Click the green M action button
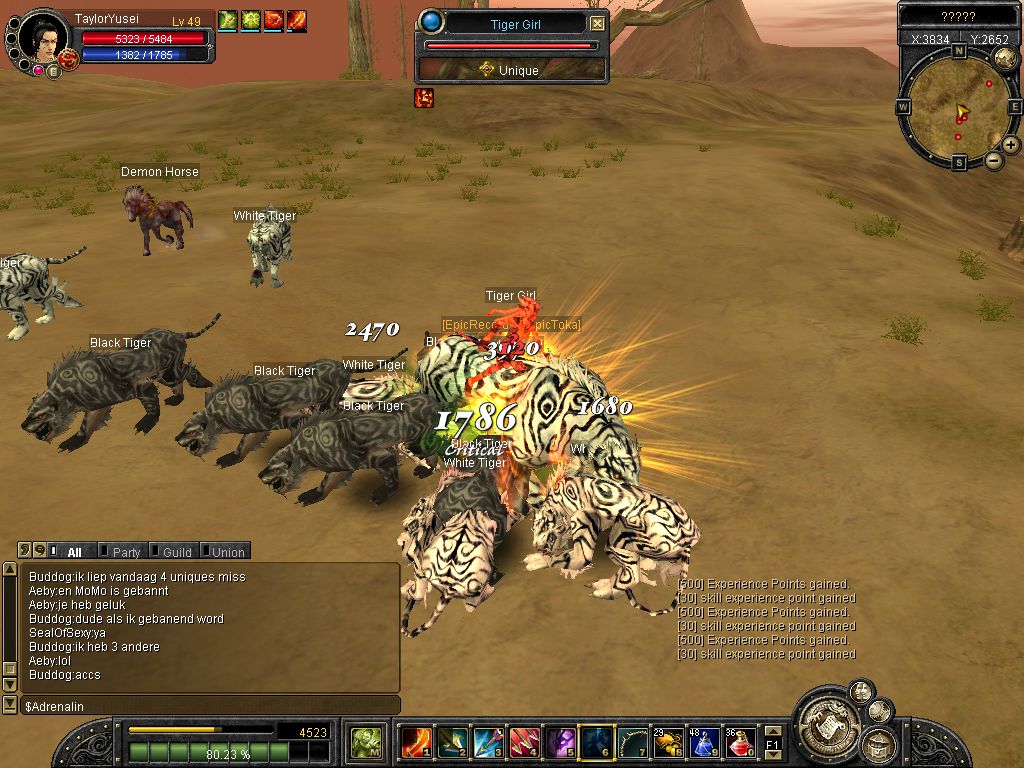The height and width of the screenshot is (768, 1024). coord(366,743)
